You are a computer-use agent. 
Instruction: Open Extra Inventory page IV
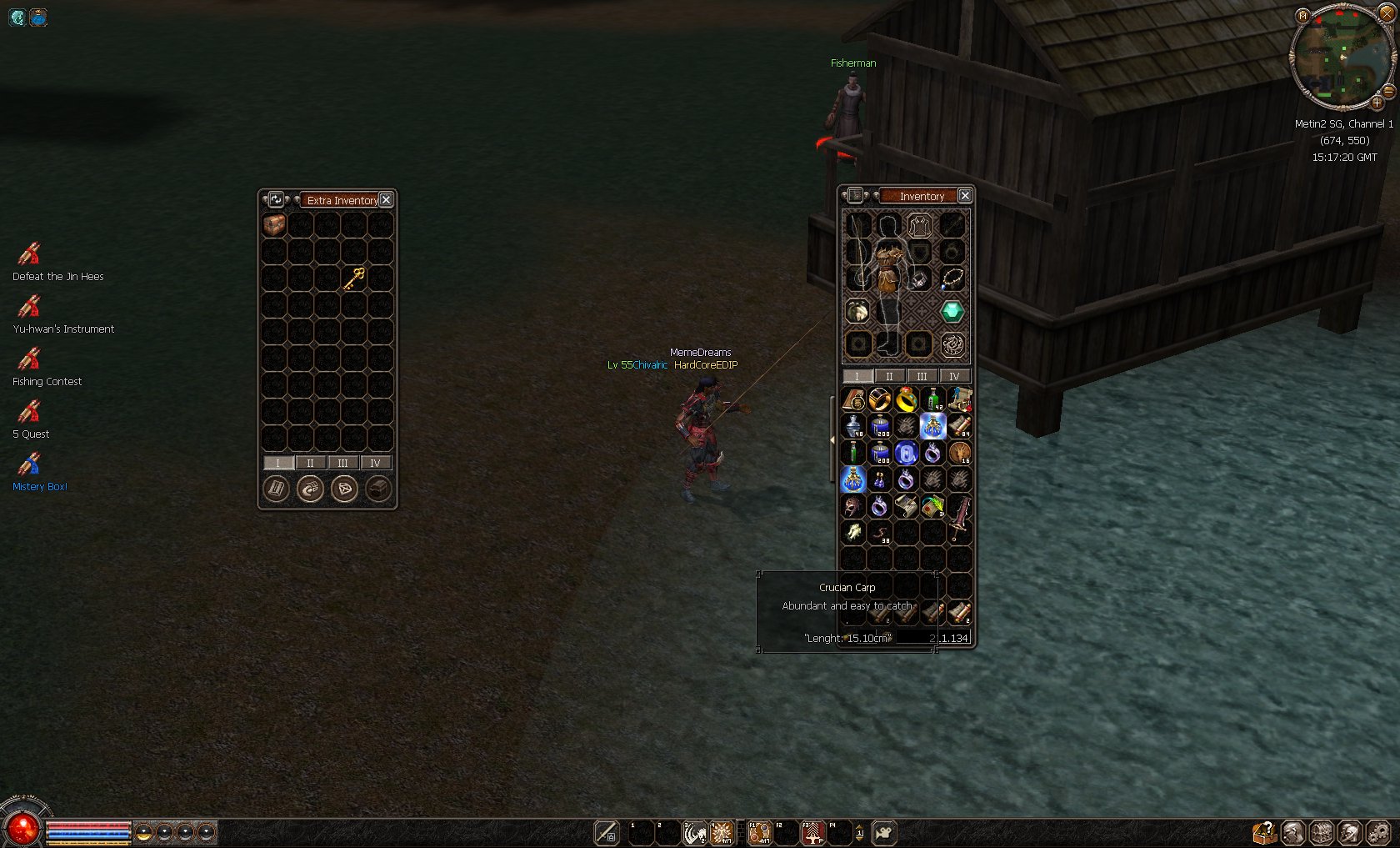(375, 463)
